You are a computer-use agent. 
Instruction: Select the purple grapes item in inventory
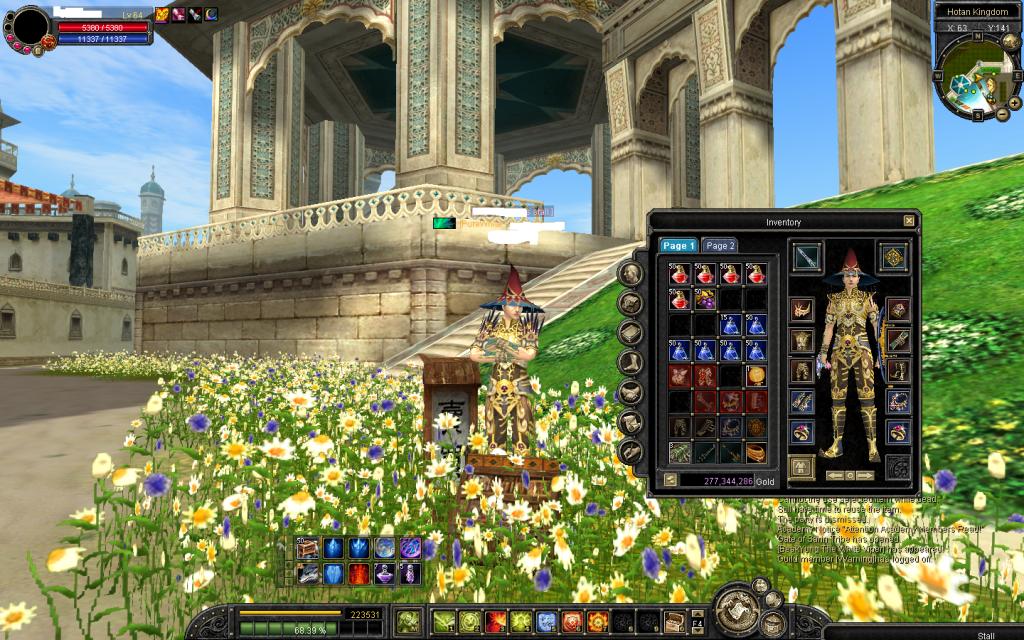(705, 299)
